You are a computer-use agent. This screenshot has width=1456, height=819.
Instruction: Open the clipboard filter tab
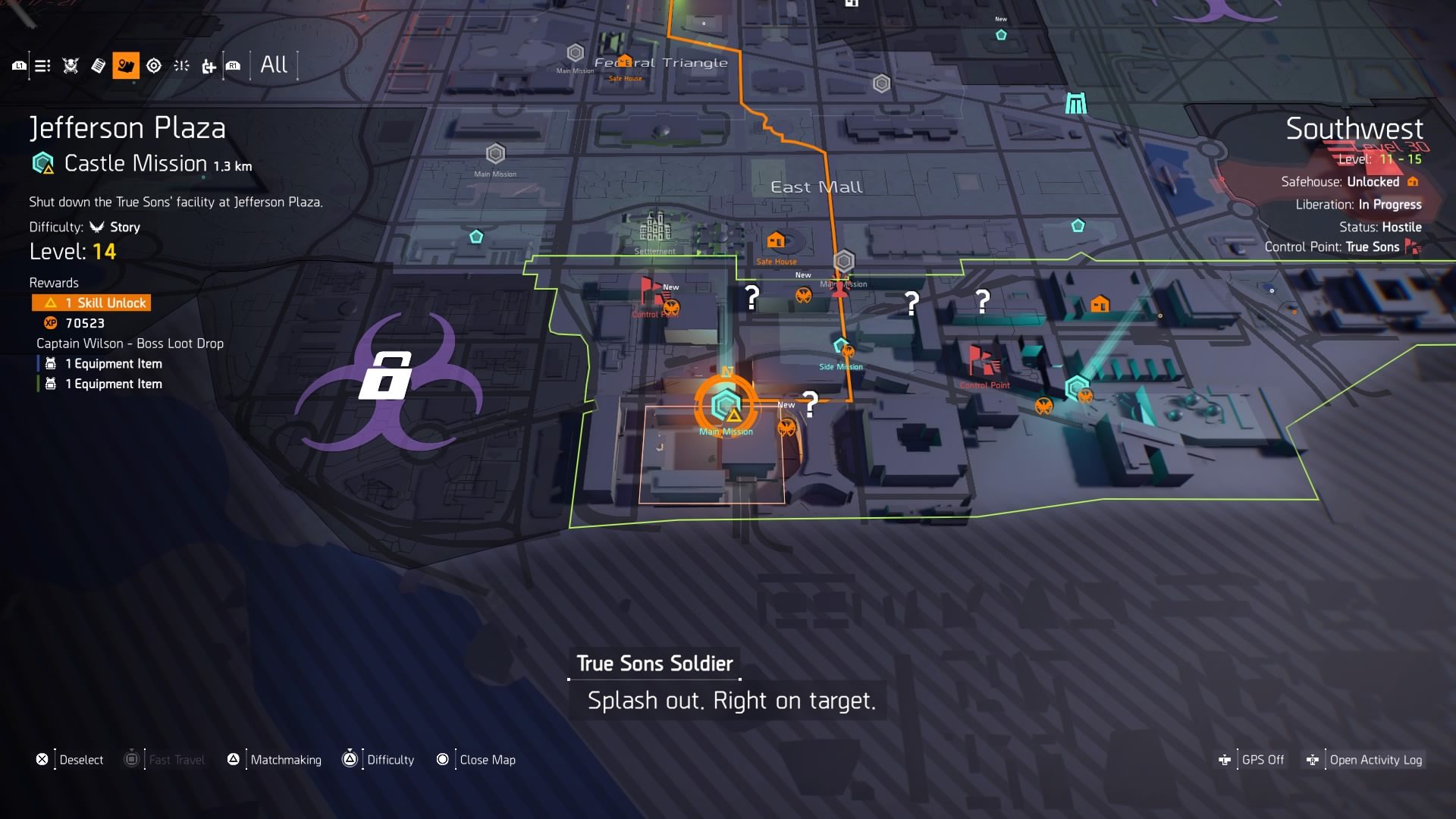click(x=98, y=66)
